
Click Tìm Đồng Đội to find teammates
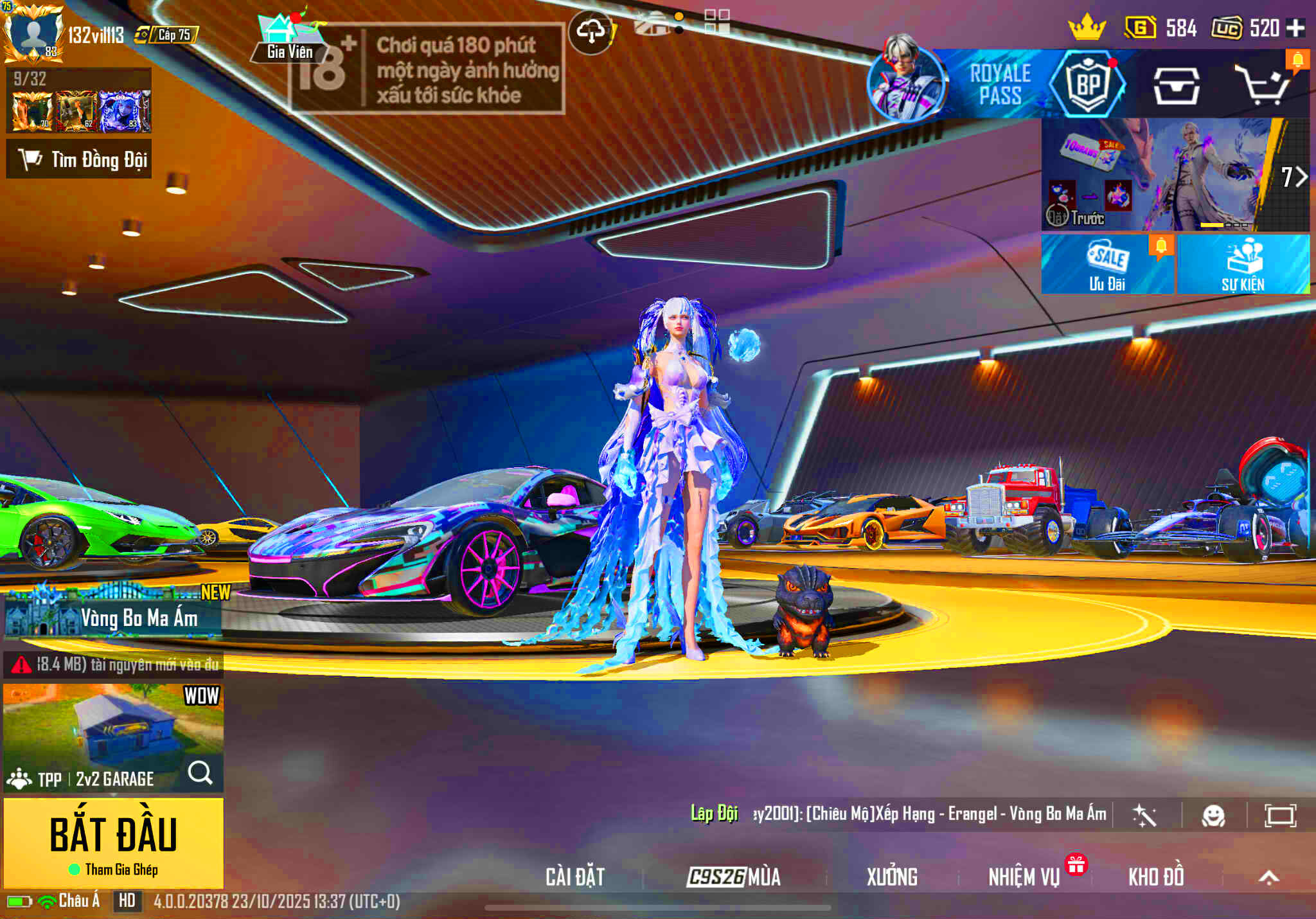click(80, 159)
